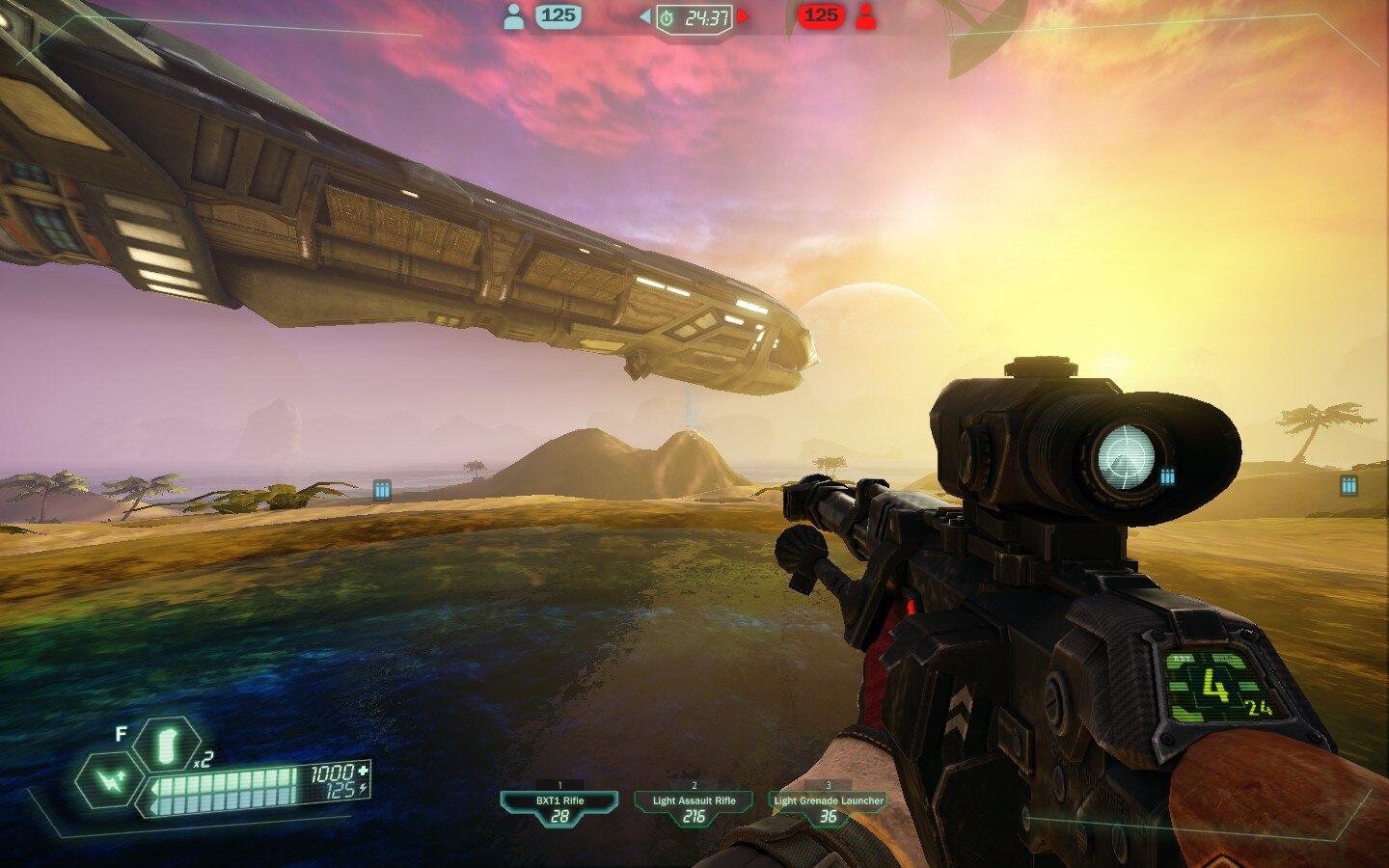The image size is (1389, 868).
Task: Switch to the Light Assault Rifle slot
Action: [694, 807]
